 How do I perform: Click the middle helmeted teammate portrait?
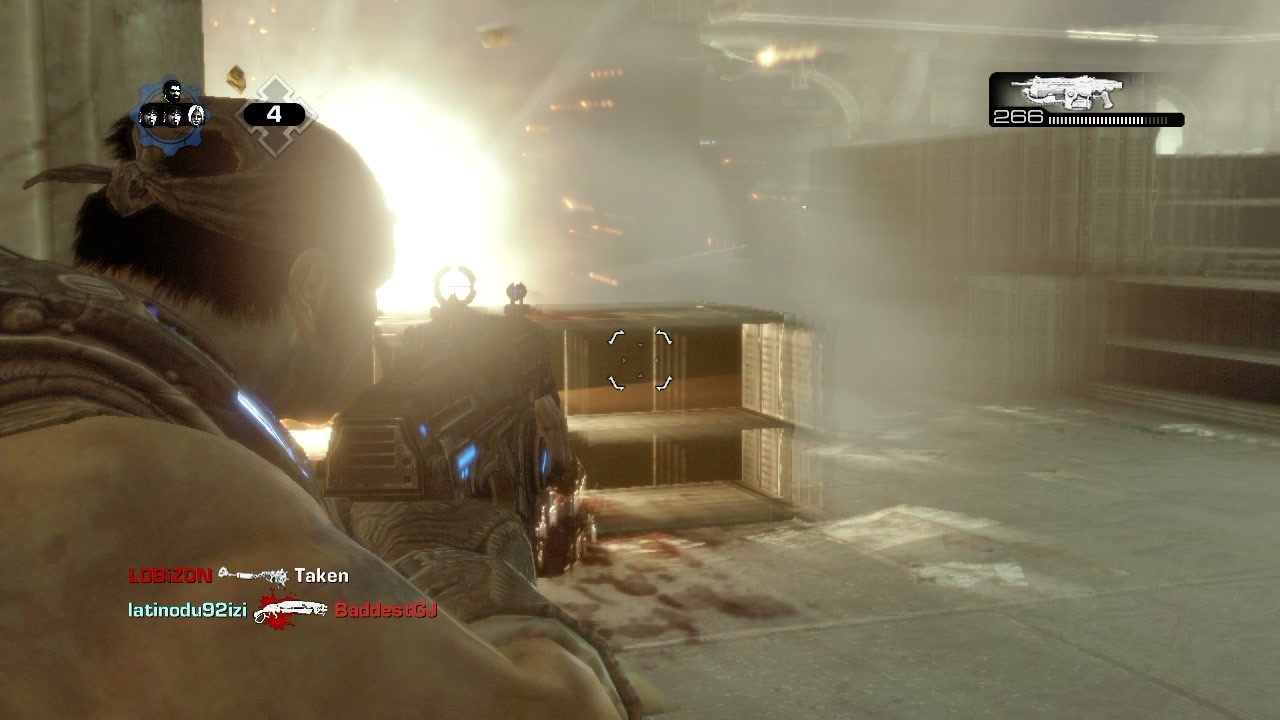point(174,115)
